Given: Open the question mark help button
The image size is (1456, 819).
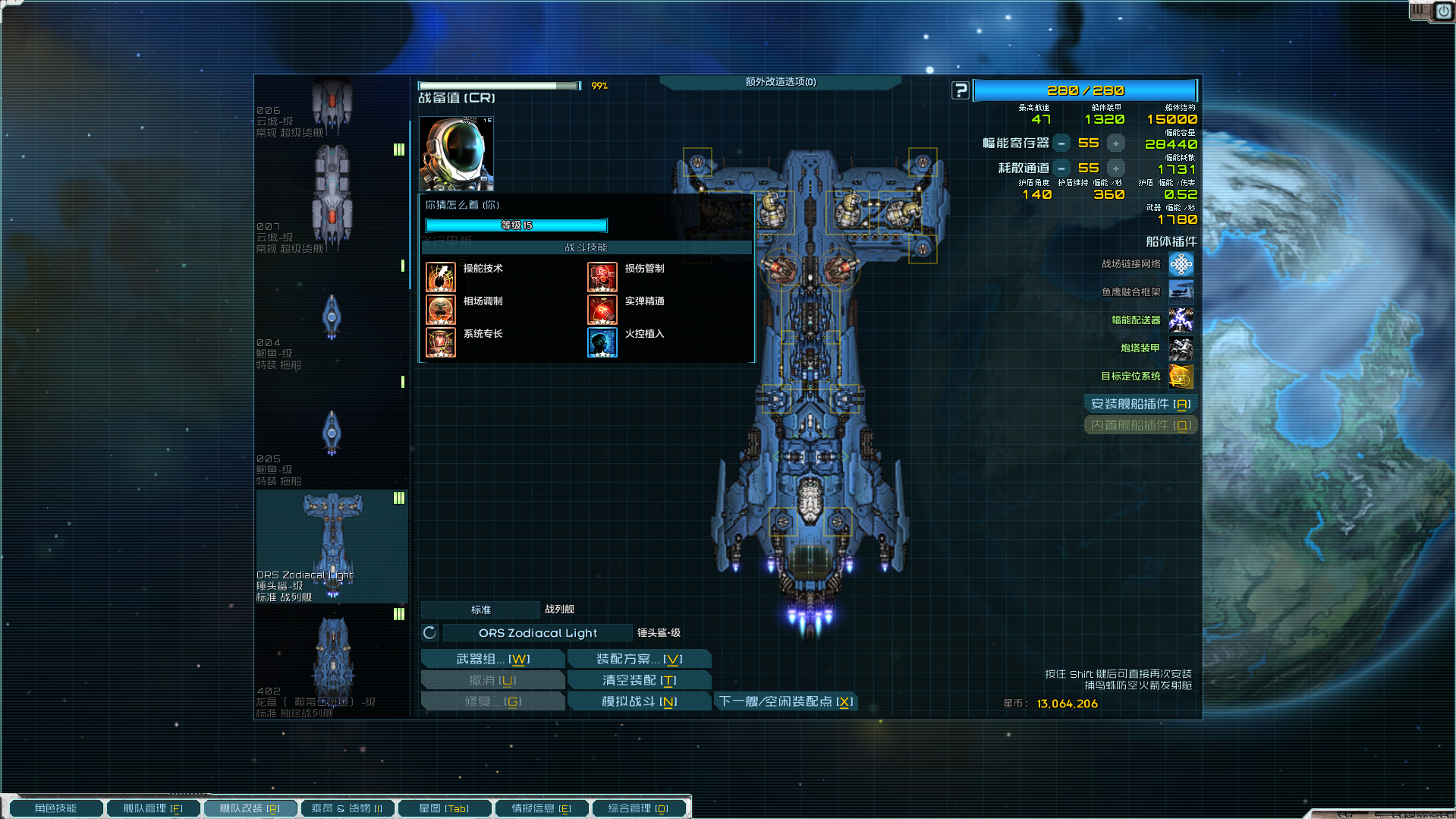Looking at the screenshot, I should [x=961, y=90].
